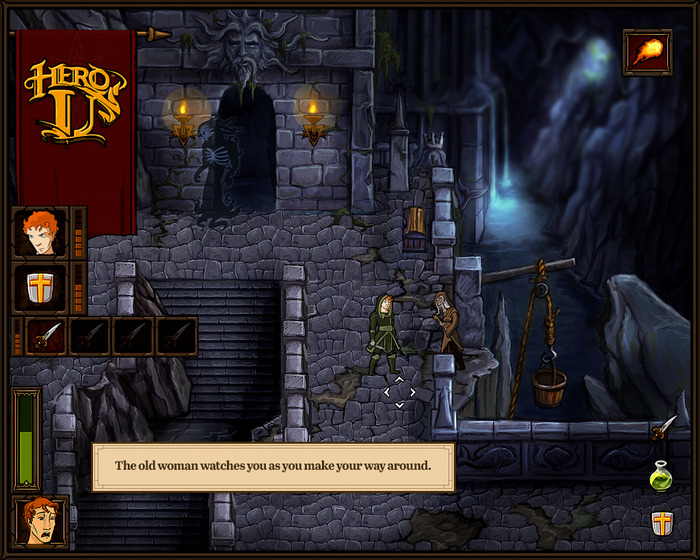The width and height of the screenshot is (700, 560).
Task: Open the red-haired hero portrait panel
Action: pos(40,233)
